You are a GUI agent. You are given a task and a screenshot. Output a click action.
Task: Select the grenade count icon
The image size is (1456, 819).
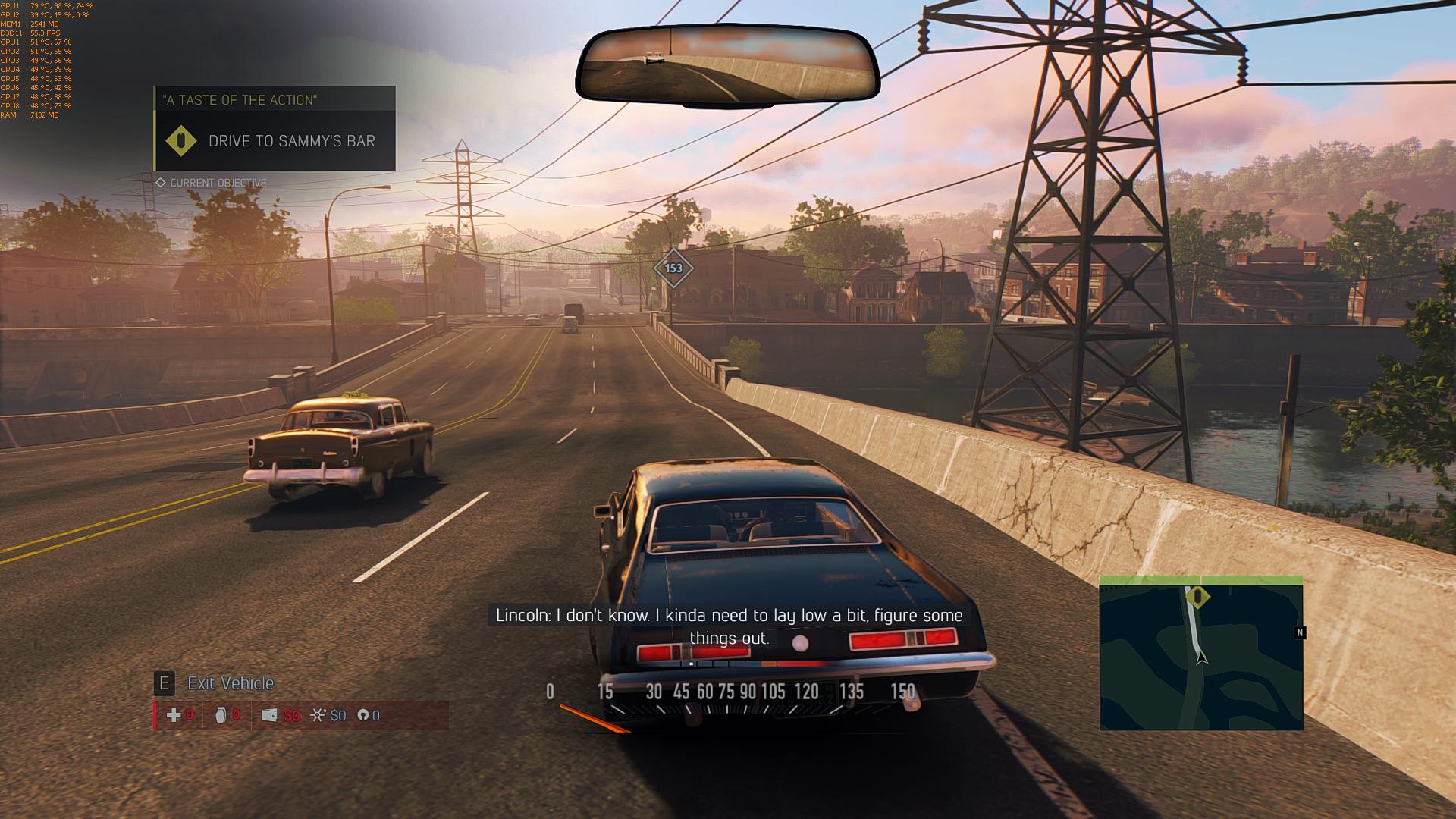click(x=221, y=715)
